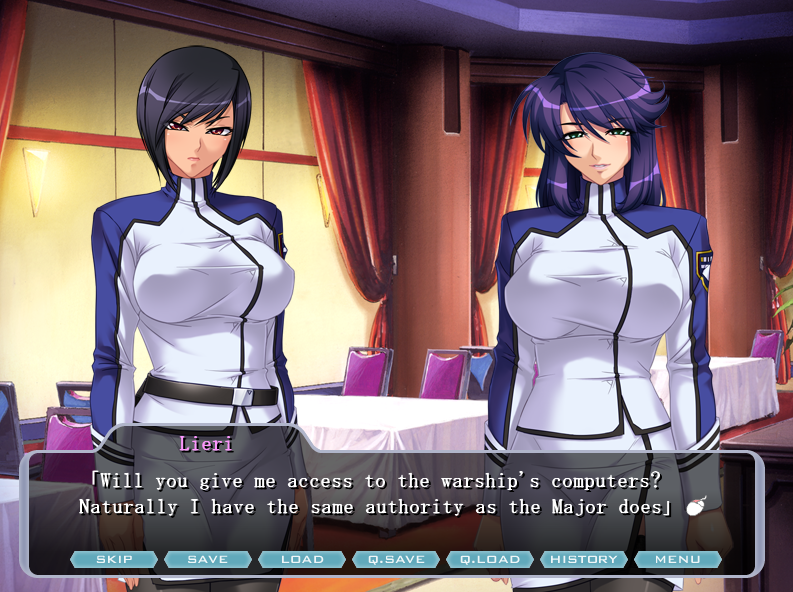Viewport: 793px width, 592px height.
Task: Open the SAVE game screen
Action: click(208, 559)
